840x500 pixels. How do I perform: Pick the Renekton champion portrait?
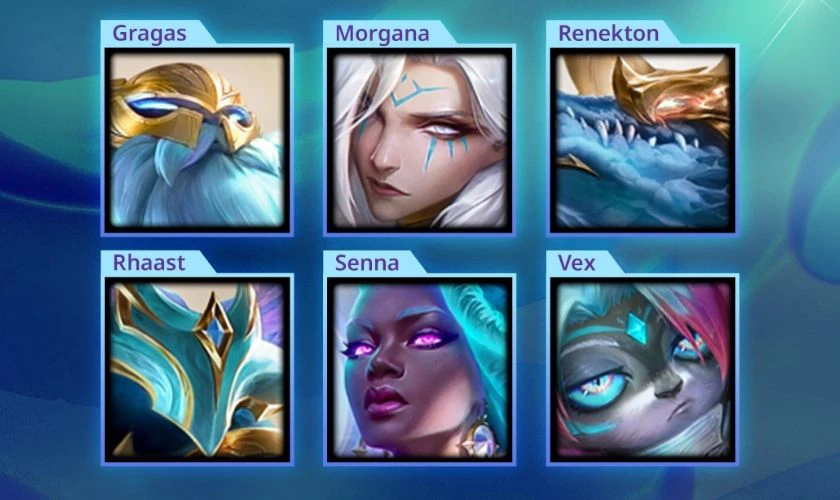click(x=643, y=140)
